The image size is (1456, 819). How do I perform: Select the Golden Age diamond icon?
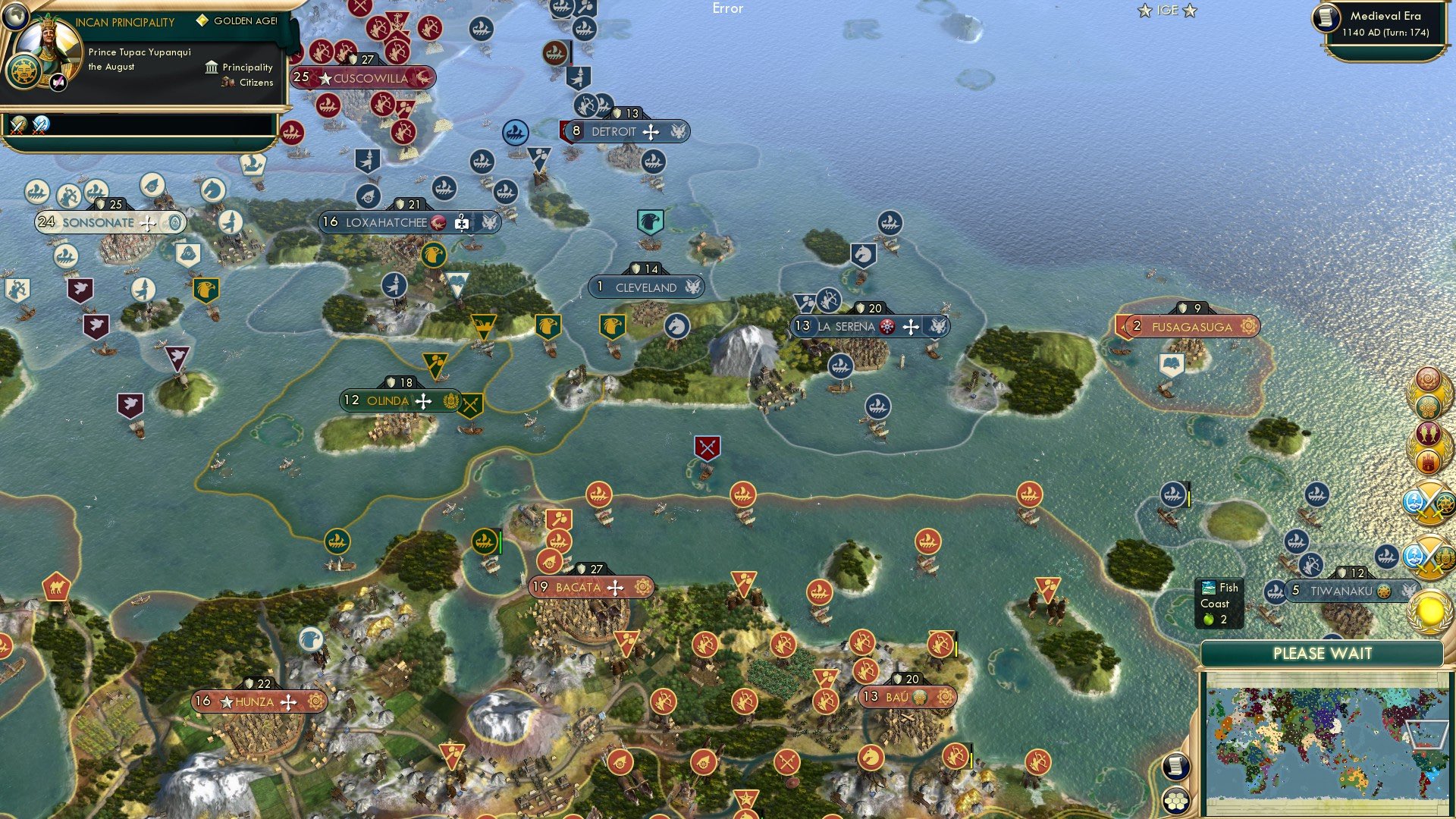pos(202,21)
